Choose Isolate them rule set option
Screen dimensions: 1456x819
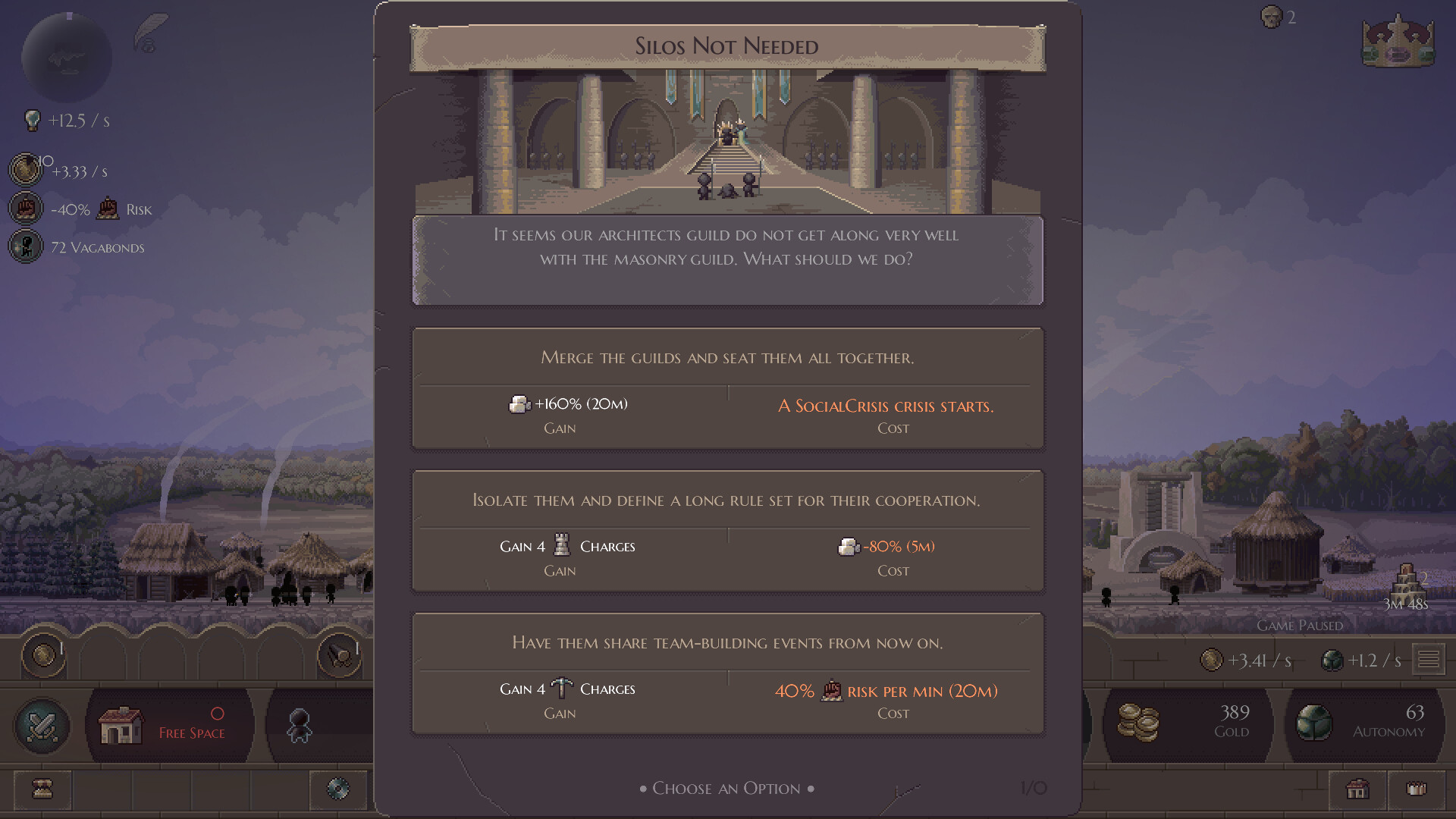tap(727, 531)
